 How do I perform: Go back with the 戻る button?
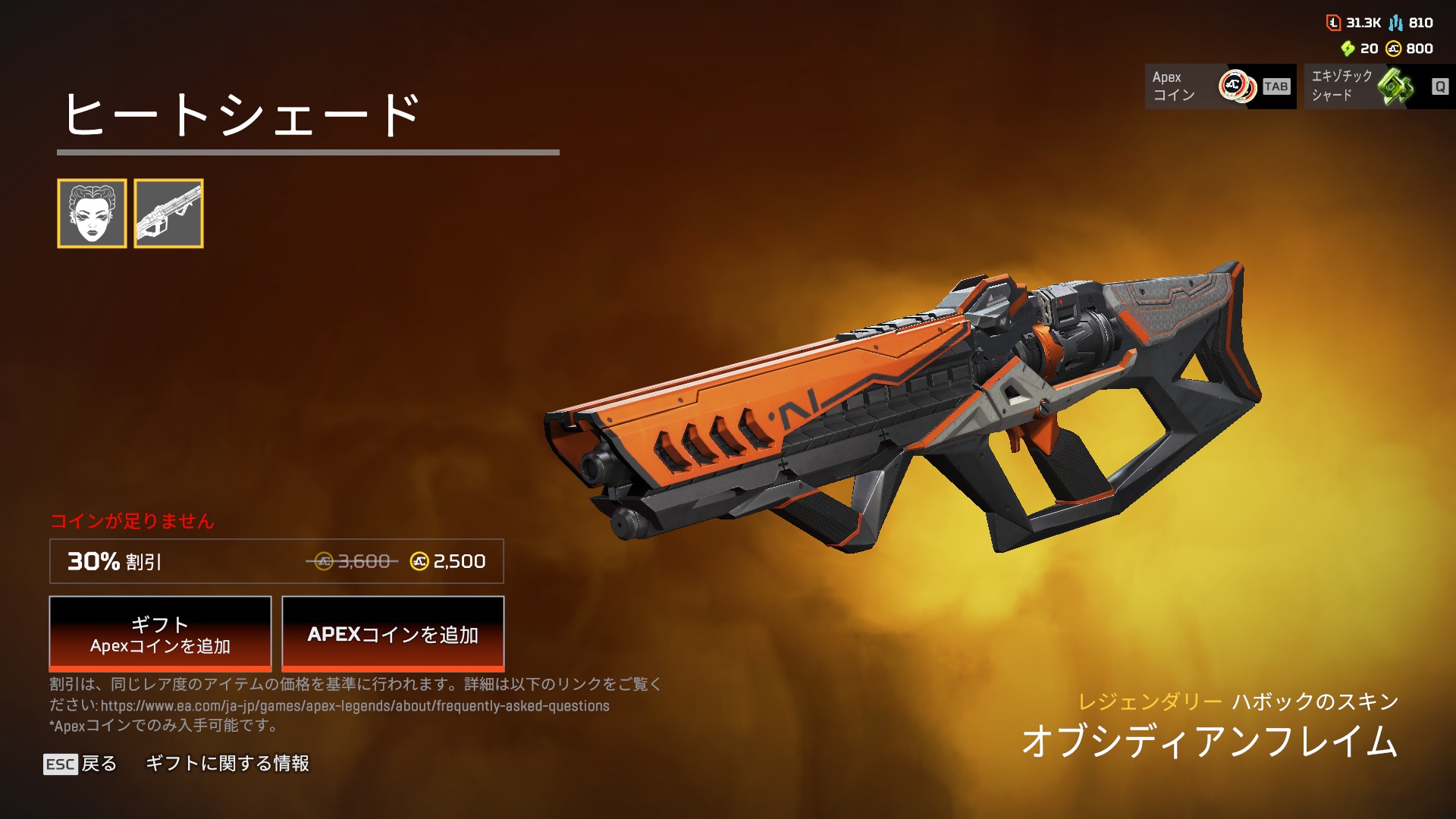pos(81,764)
